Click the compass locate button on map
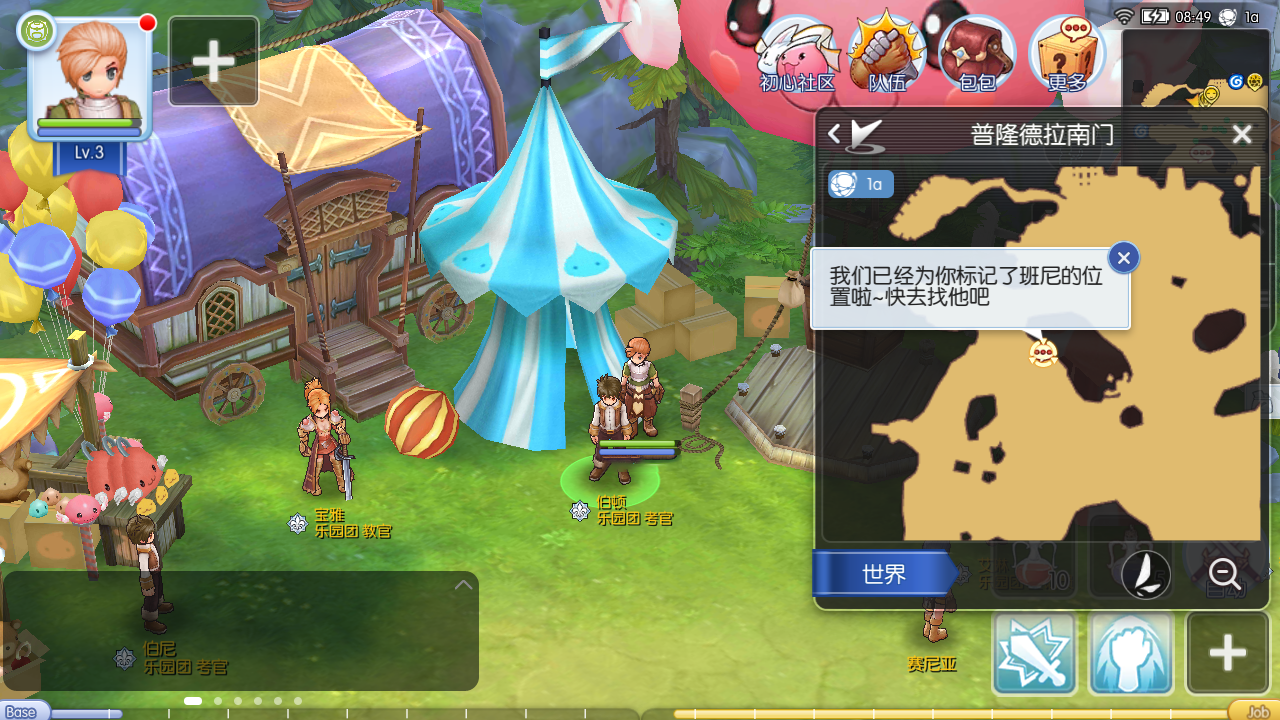The height and width of the screenshot is (720, 1280). [x=1146, y=574]
